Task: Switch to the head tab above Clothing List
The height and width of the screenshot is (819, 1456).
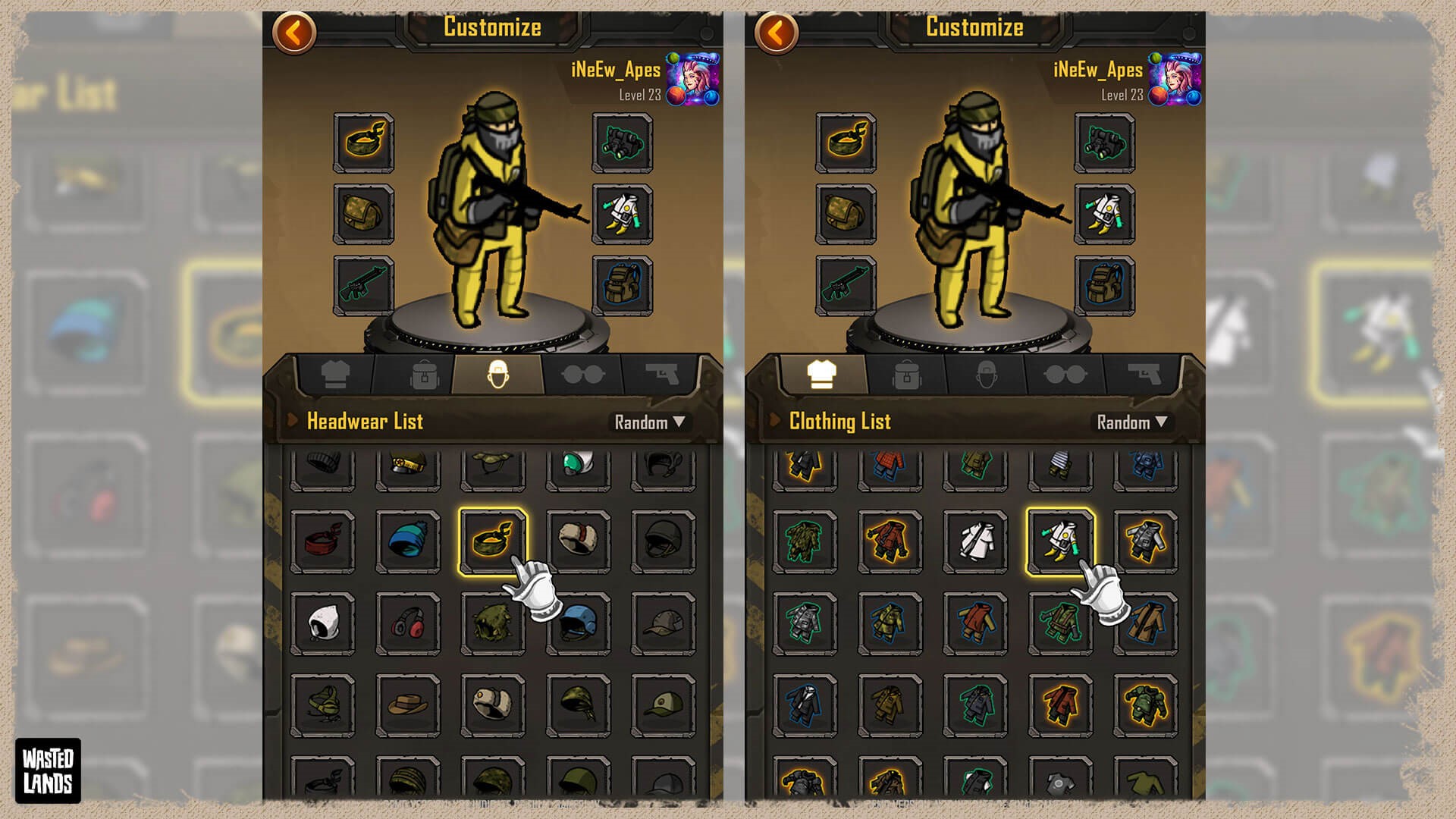Action: pyautogui.click(x=985, y=375)
